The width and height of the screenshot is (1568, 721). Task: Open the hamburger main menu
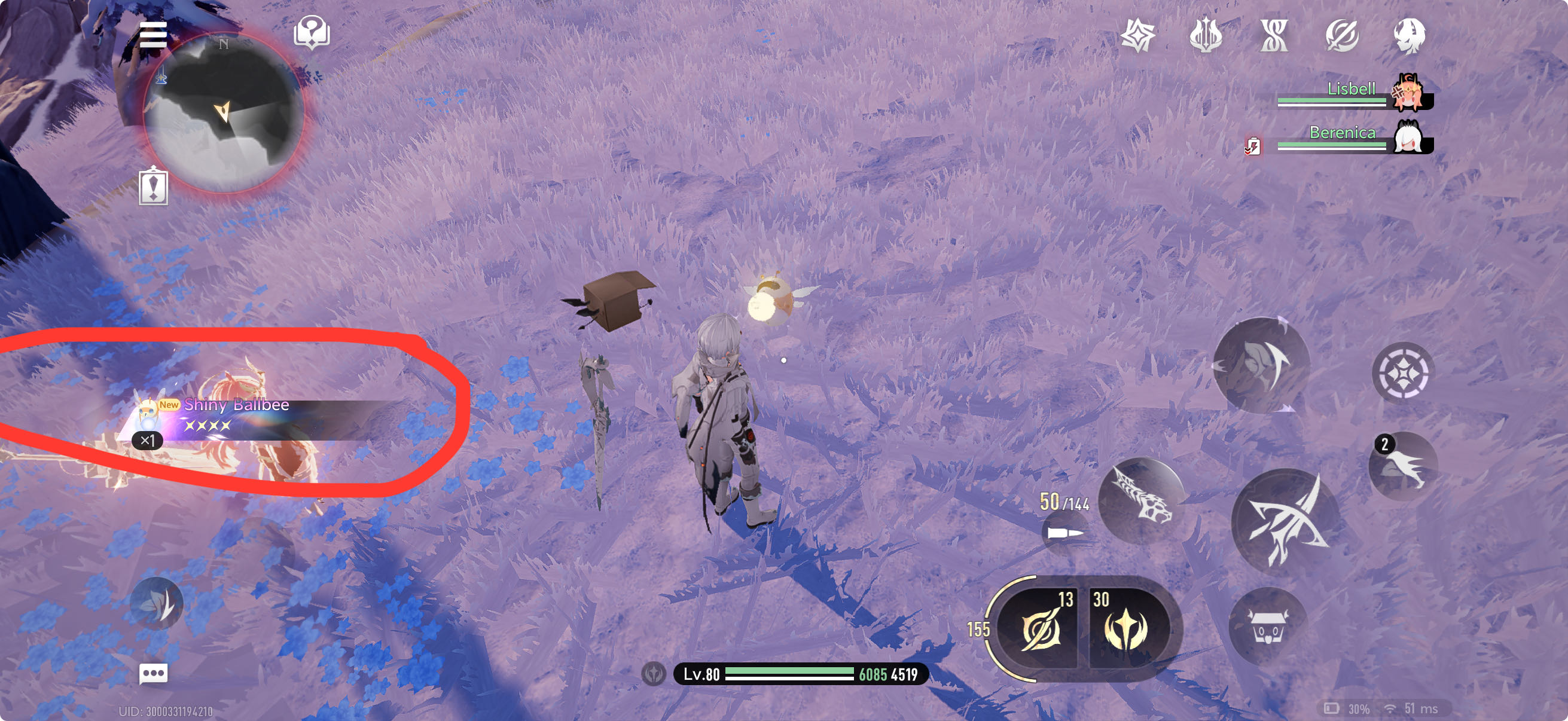pyautogui.click(x=152, y=35)
